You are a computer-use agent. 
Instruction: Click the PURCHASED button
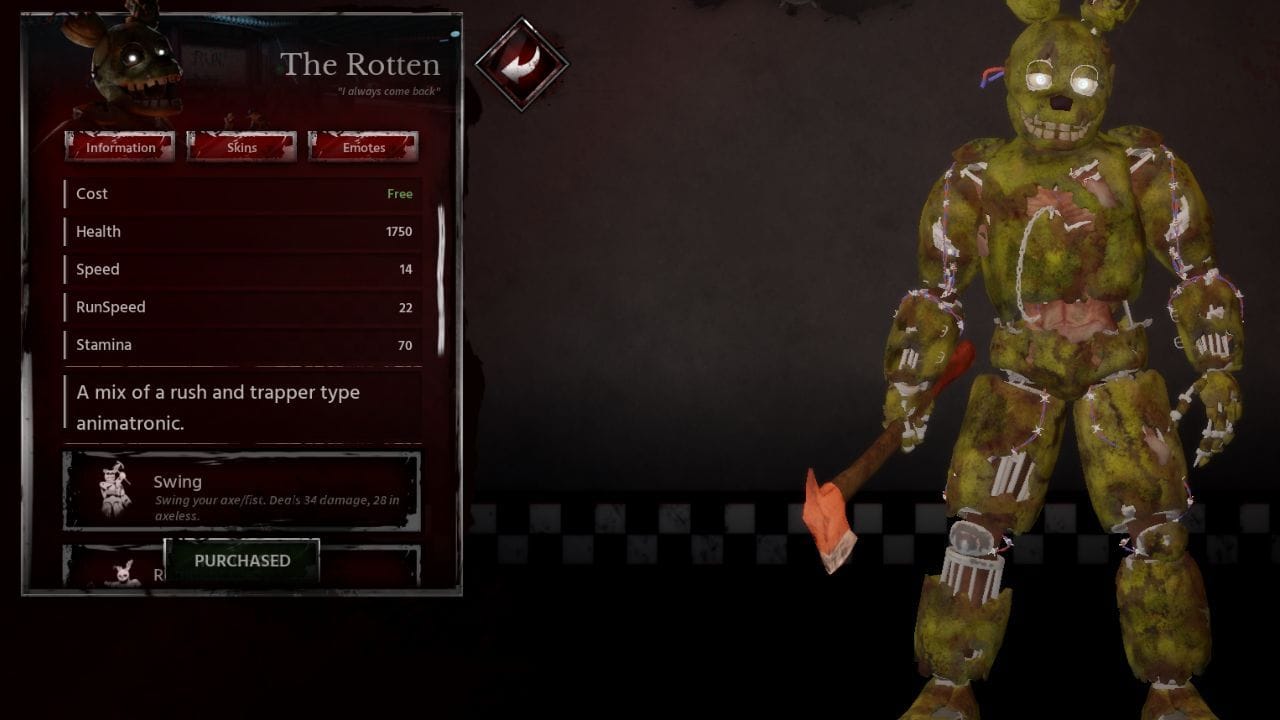coord(241,560)
